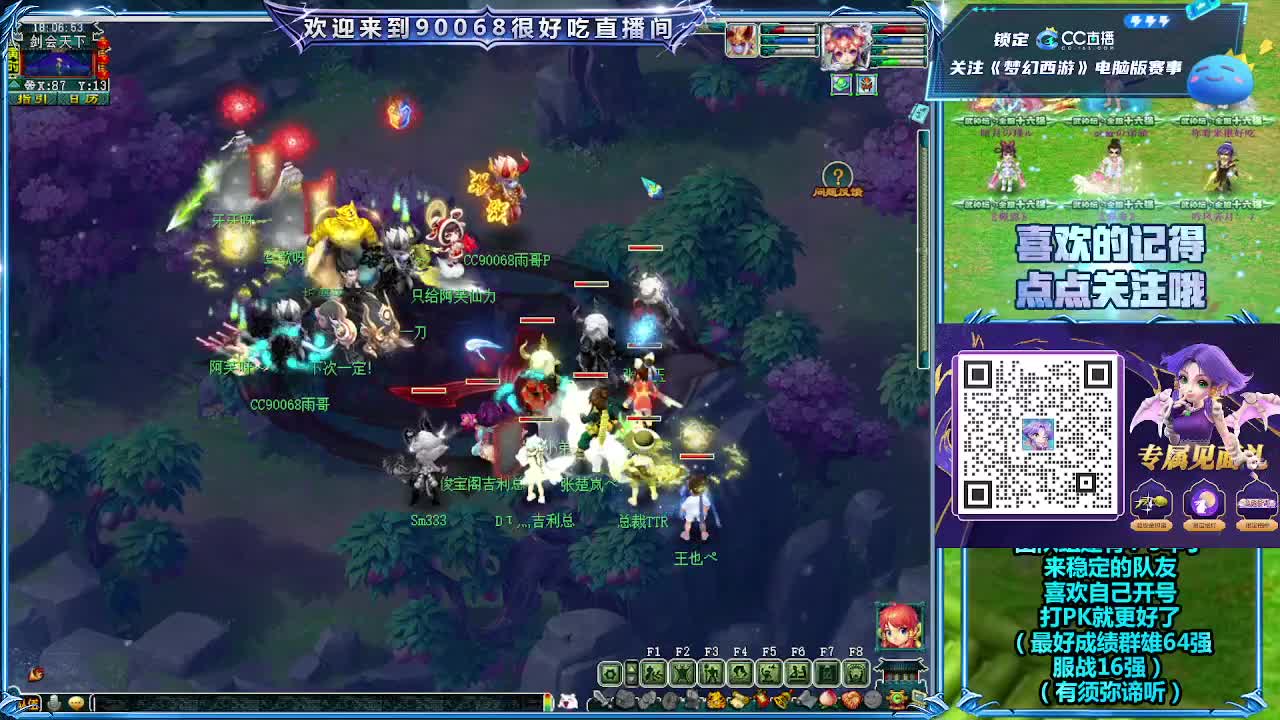Open the emoji picker in the chat bar

pos(75,701)
